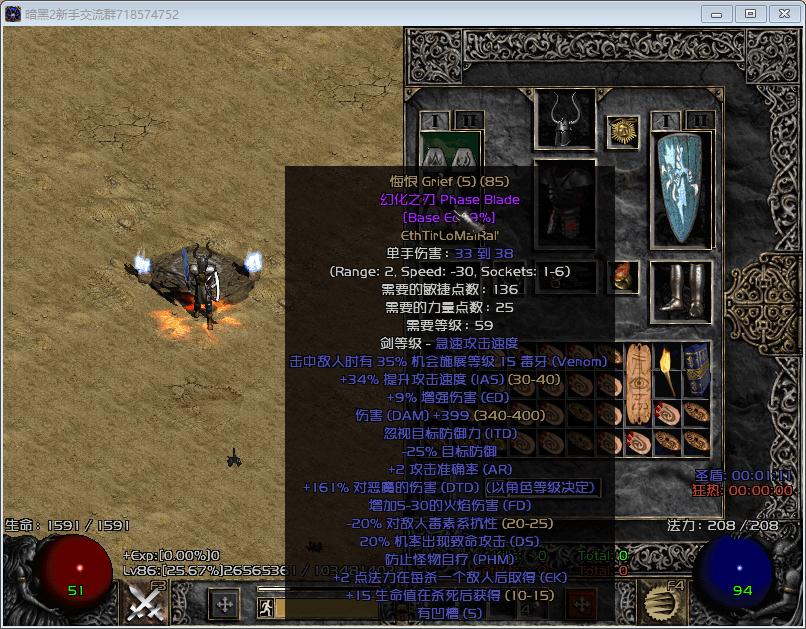Open the left attack skill (crossed swords)
806x629 pixels.
pos(146,603)
